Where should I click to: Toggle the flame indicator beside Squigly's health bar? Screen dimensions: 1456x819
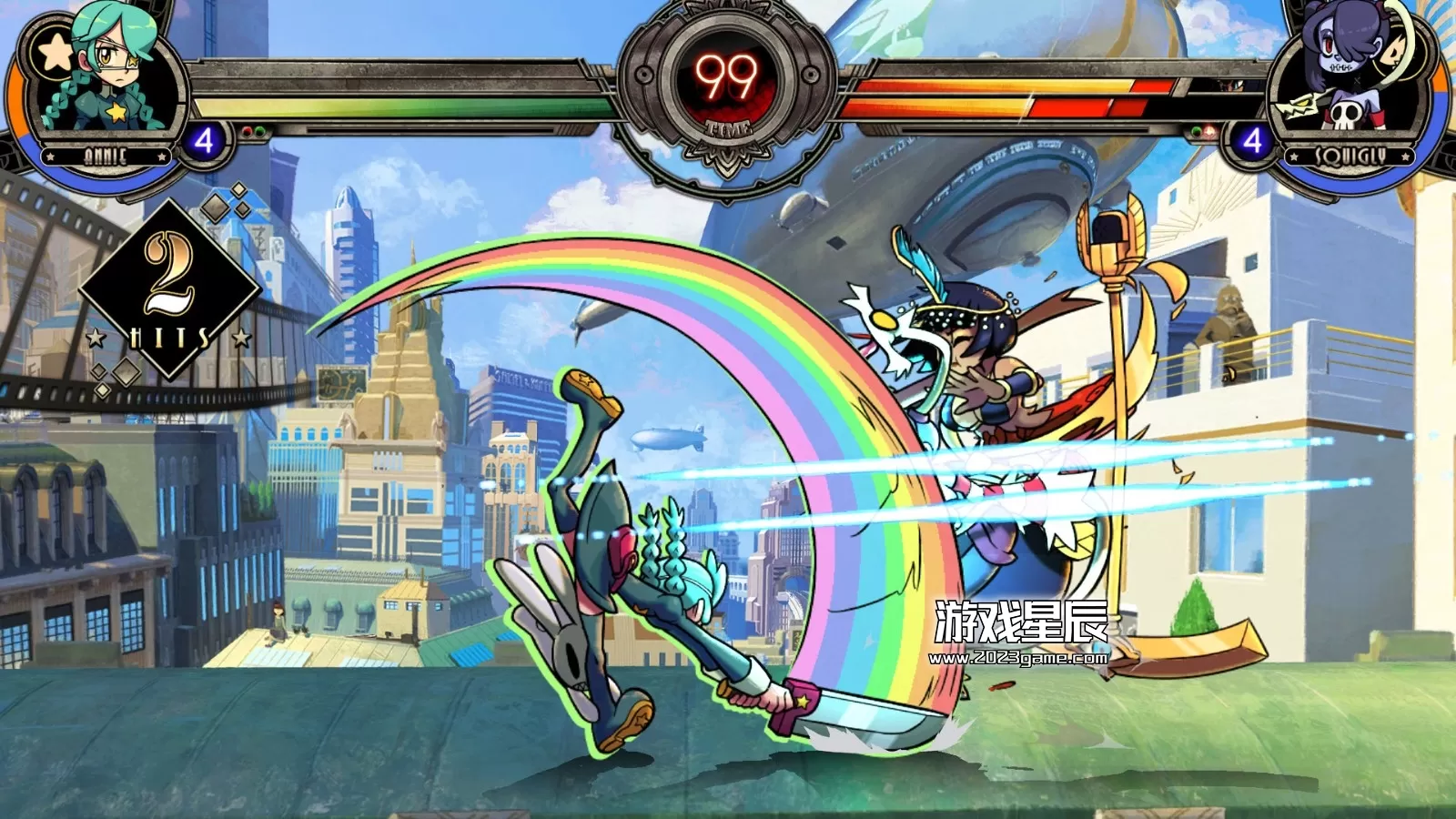[x=1209, y=132]
